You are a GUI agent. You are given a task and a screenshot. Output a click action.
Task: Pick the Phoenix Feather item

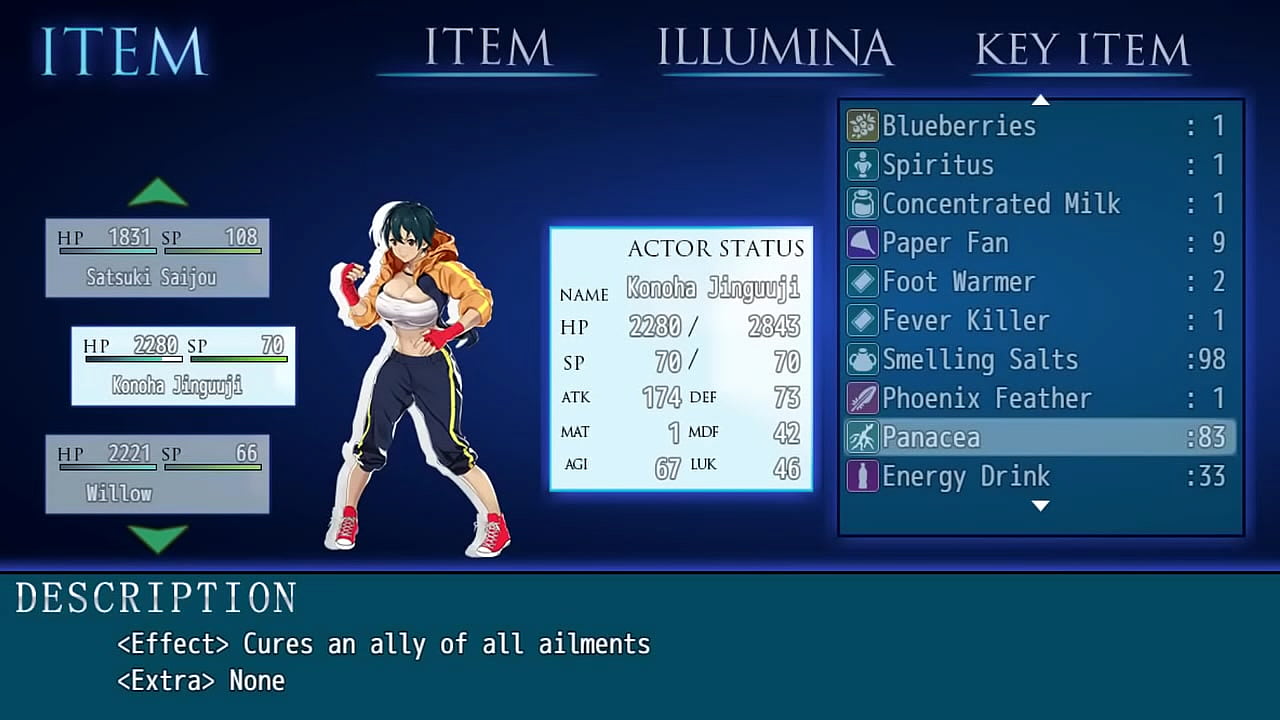coord(1040,399)
